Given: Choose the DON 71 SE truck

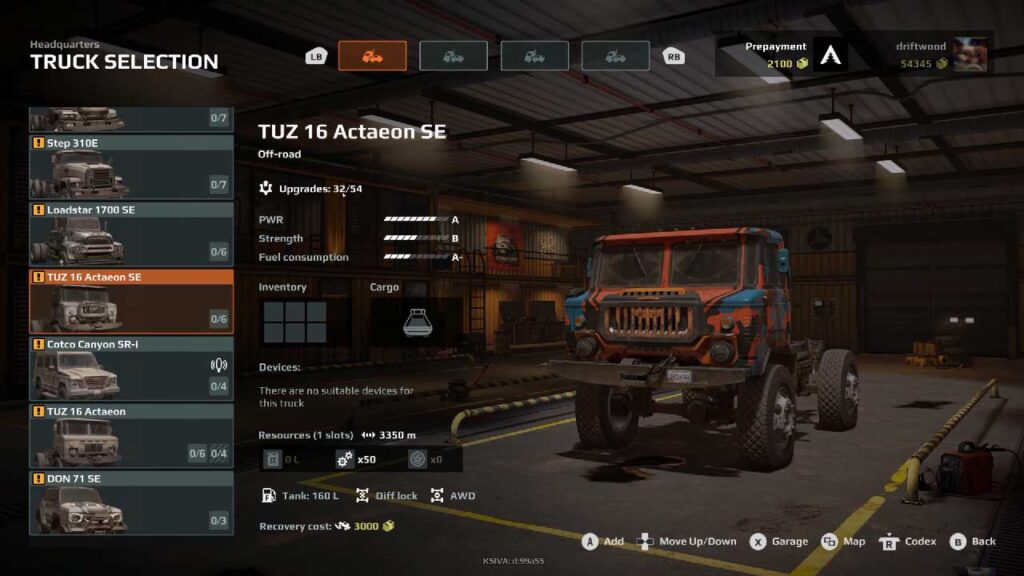Looking at the screenshot, I should [131, 503].
